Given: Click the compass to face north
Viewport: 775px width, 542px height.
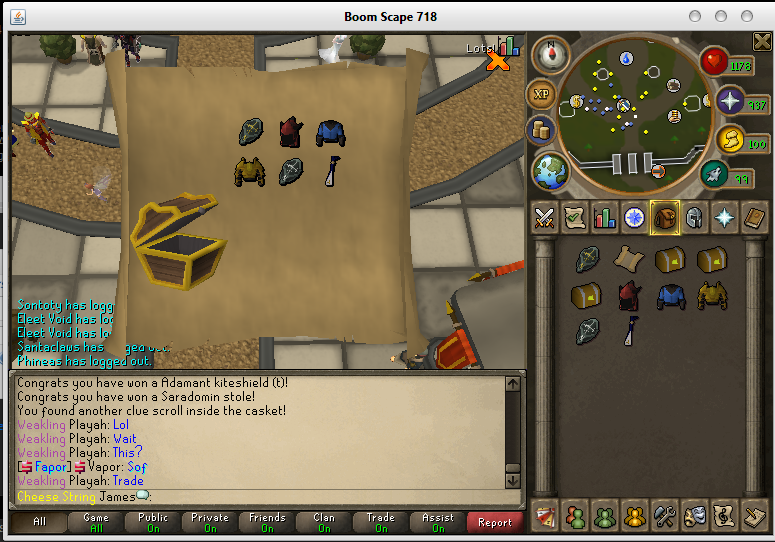Looking at the screenshot, I should point(548,53).
